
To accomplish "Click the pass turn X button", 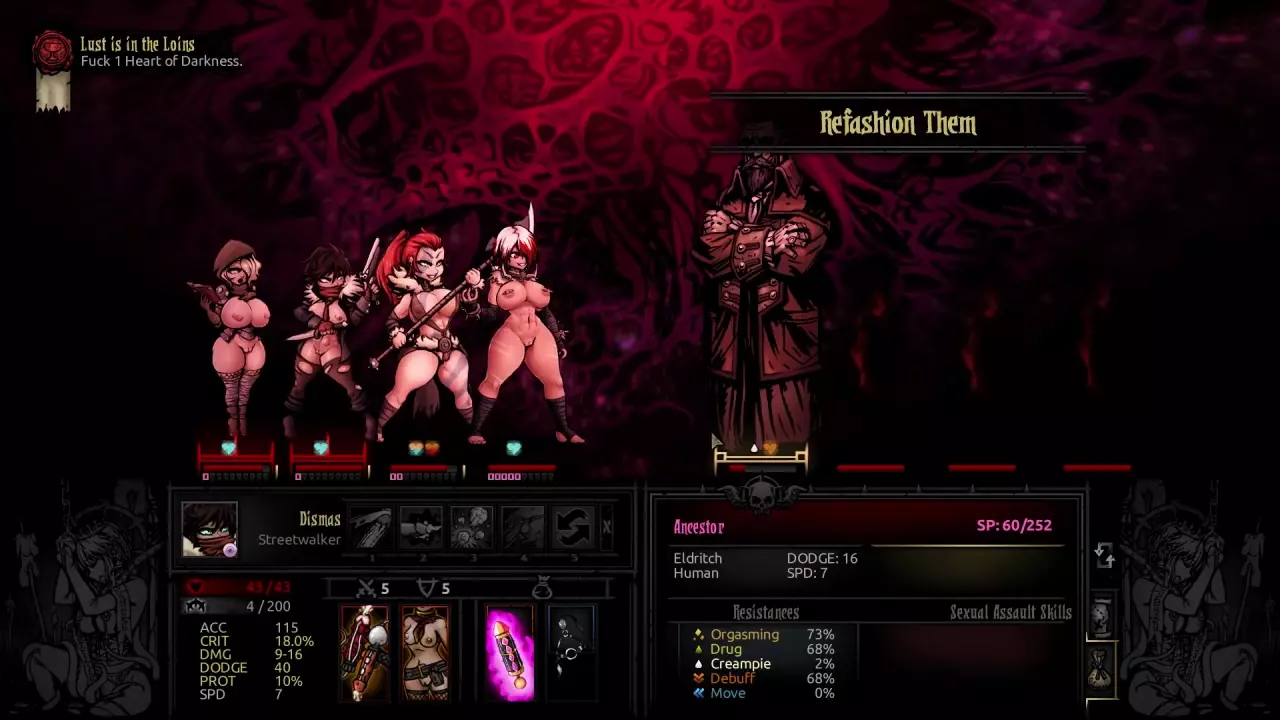I will 607,527.
